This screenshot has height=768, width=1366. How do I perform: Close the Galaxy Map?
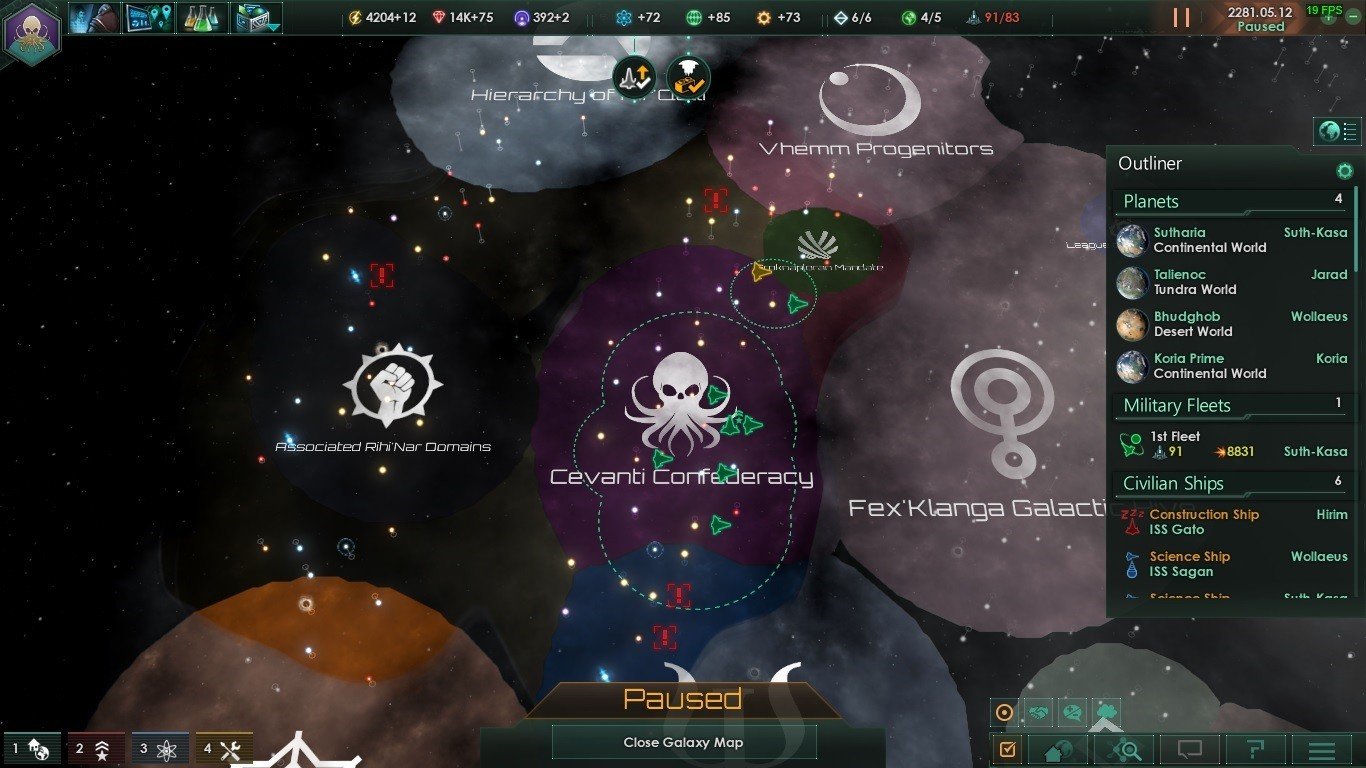[683, 742]
